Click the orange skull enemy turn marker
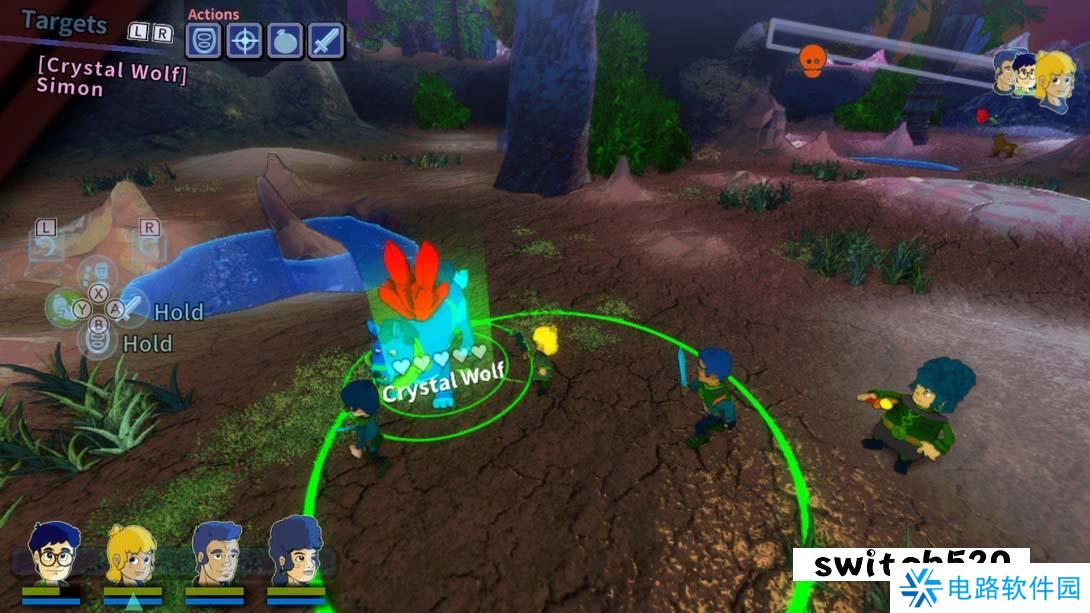The height and width of the screenshot is (613, 1090). tap(811, 61)
